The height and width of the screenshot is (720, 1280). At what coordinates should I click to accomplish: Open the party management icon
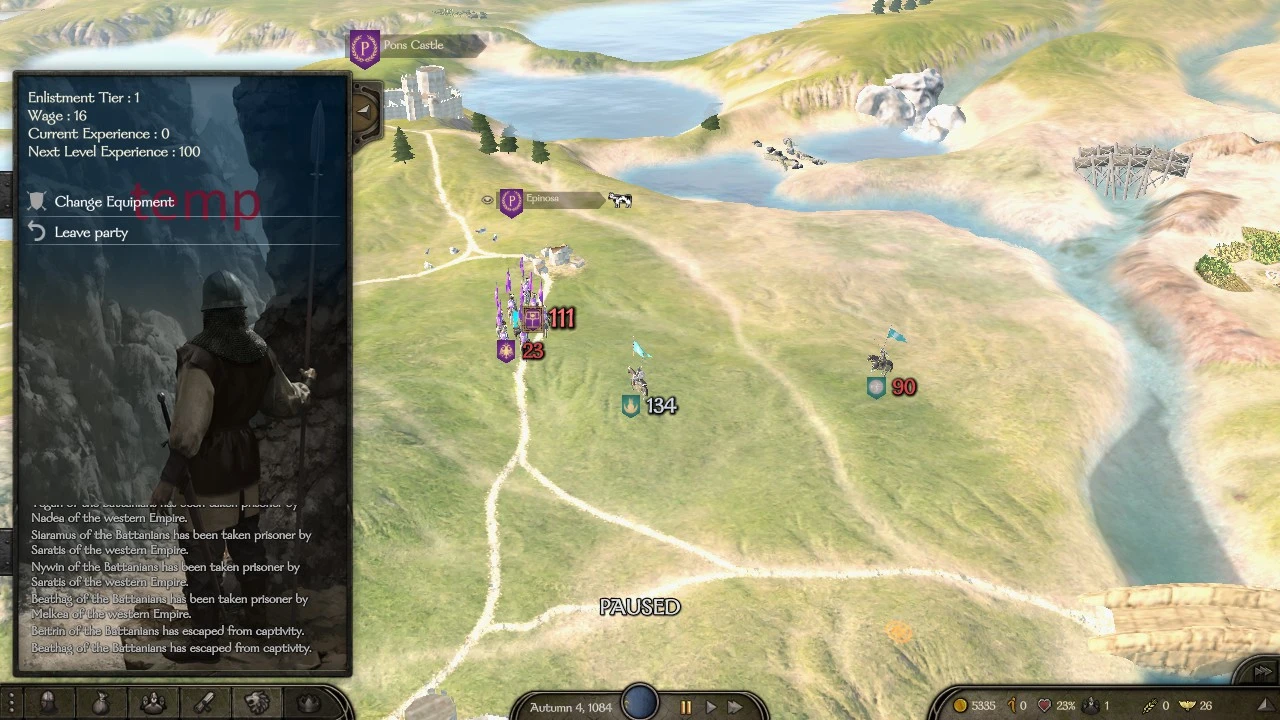152,703
